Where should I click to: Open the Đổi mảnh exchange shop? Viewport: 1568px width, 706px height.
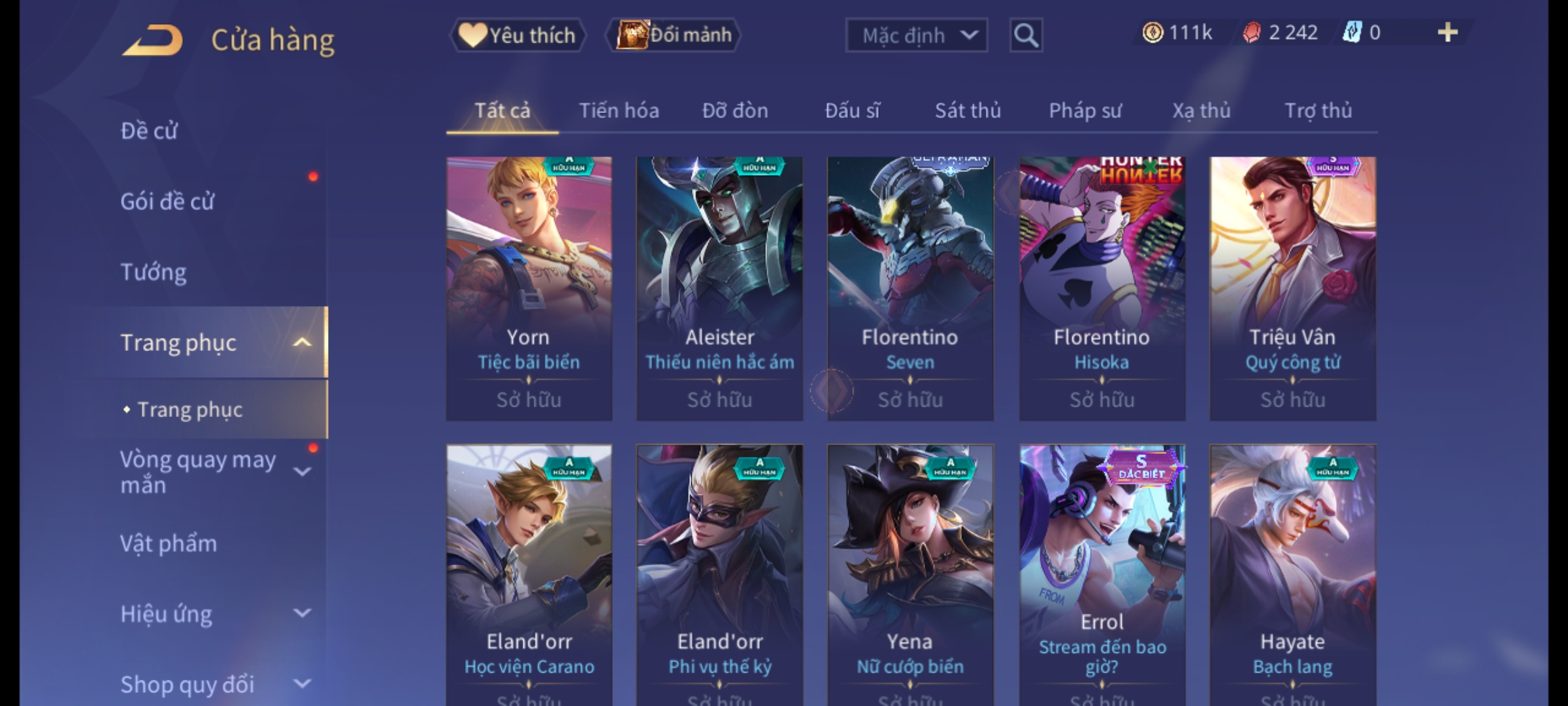tap(674, 35)
